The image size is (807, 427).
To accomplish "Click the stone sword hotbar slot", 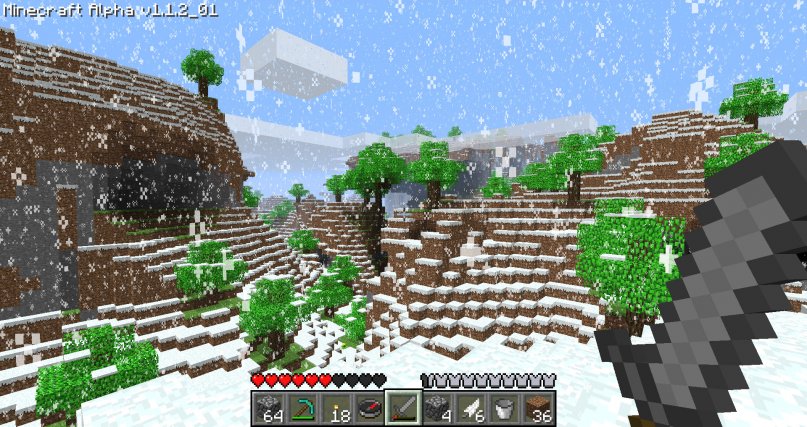I will (x=403, y=407).
